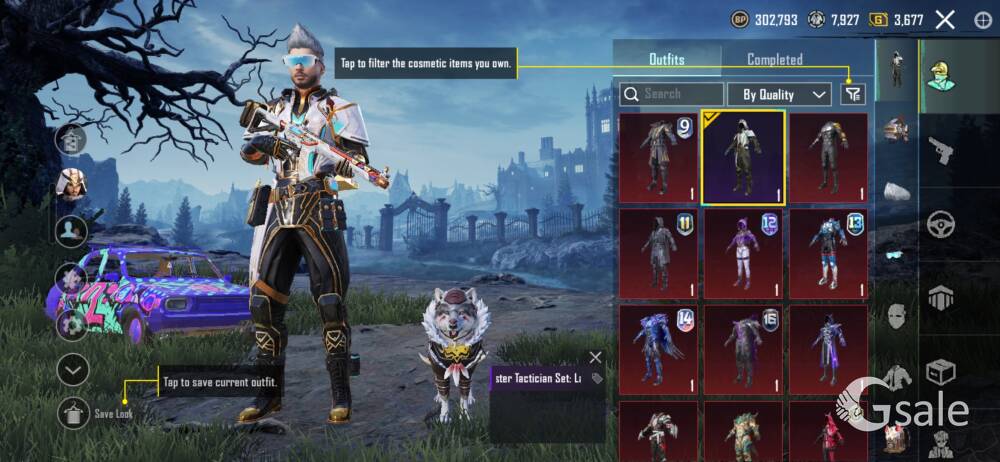Select the blue outfit with badge 13
Image resolution: width=1000 pixels, height=462 pixels.
[828, 254]
